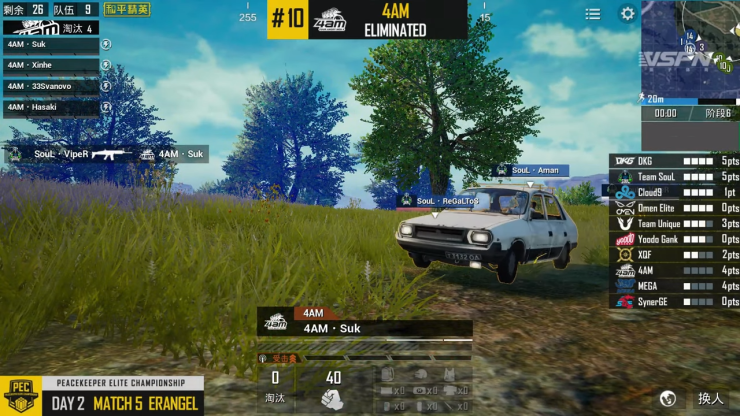Select Cloud9 in the team standings

(675, 192)
